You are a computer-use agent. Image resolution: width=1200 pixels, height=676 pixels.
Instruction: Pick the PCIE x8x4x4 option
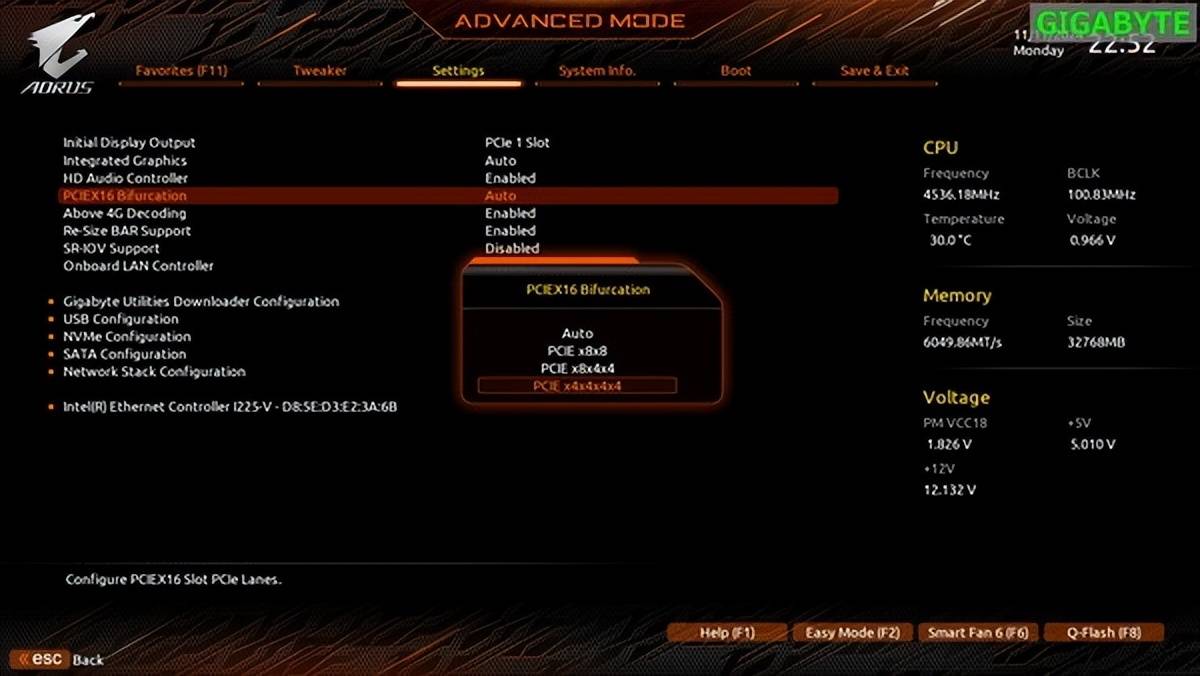577,368
